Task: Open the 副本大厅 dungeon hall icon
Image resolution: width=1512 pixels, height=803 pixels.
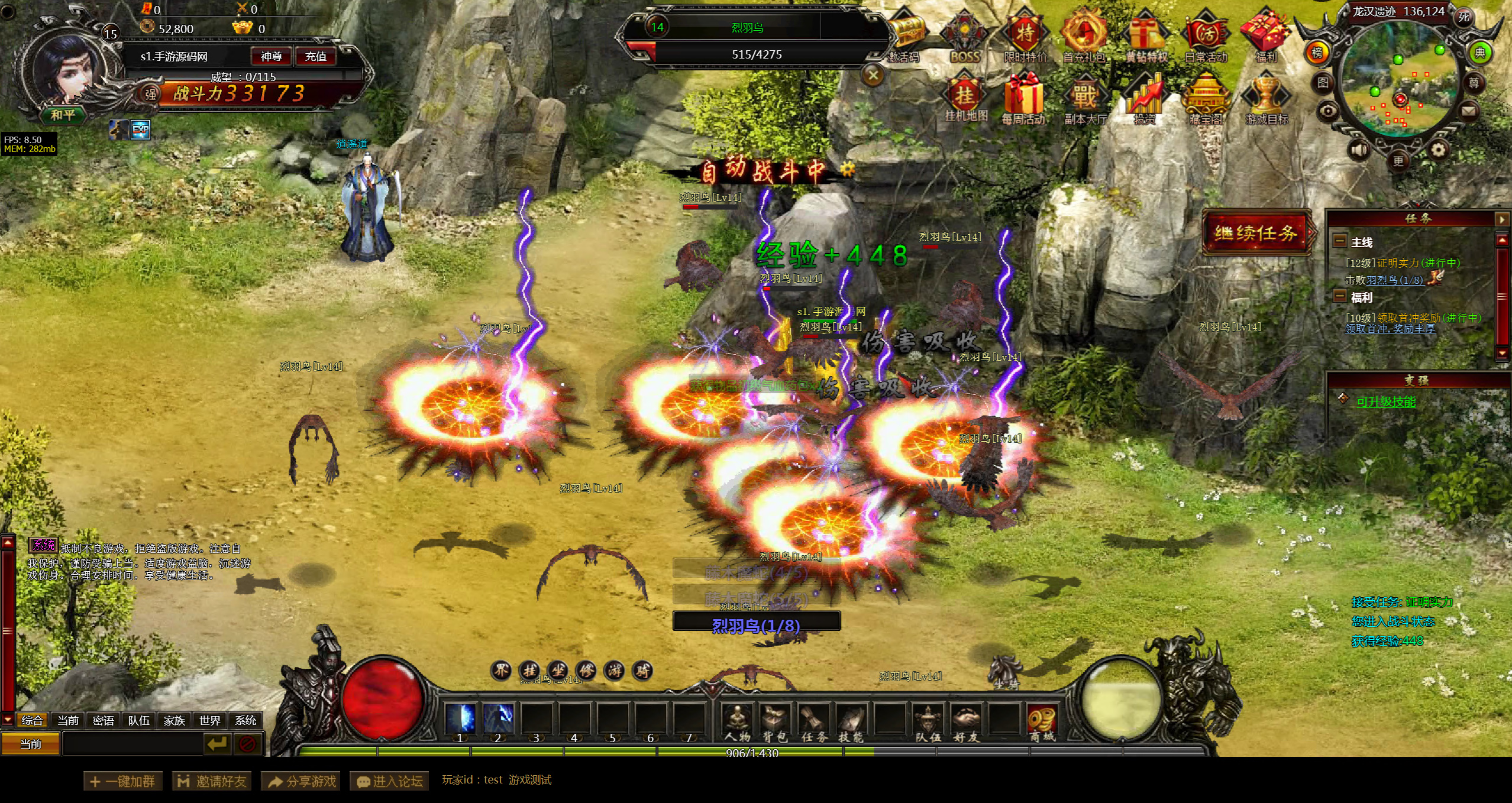Action: coord(1085,101)
